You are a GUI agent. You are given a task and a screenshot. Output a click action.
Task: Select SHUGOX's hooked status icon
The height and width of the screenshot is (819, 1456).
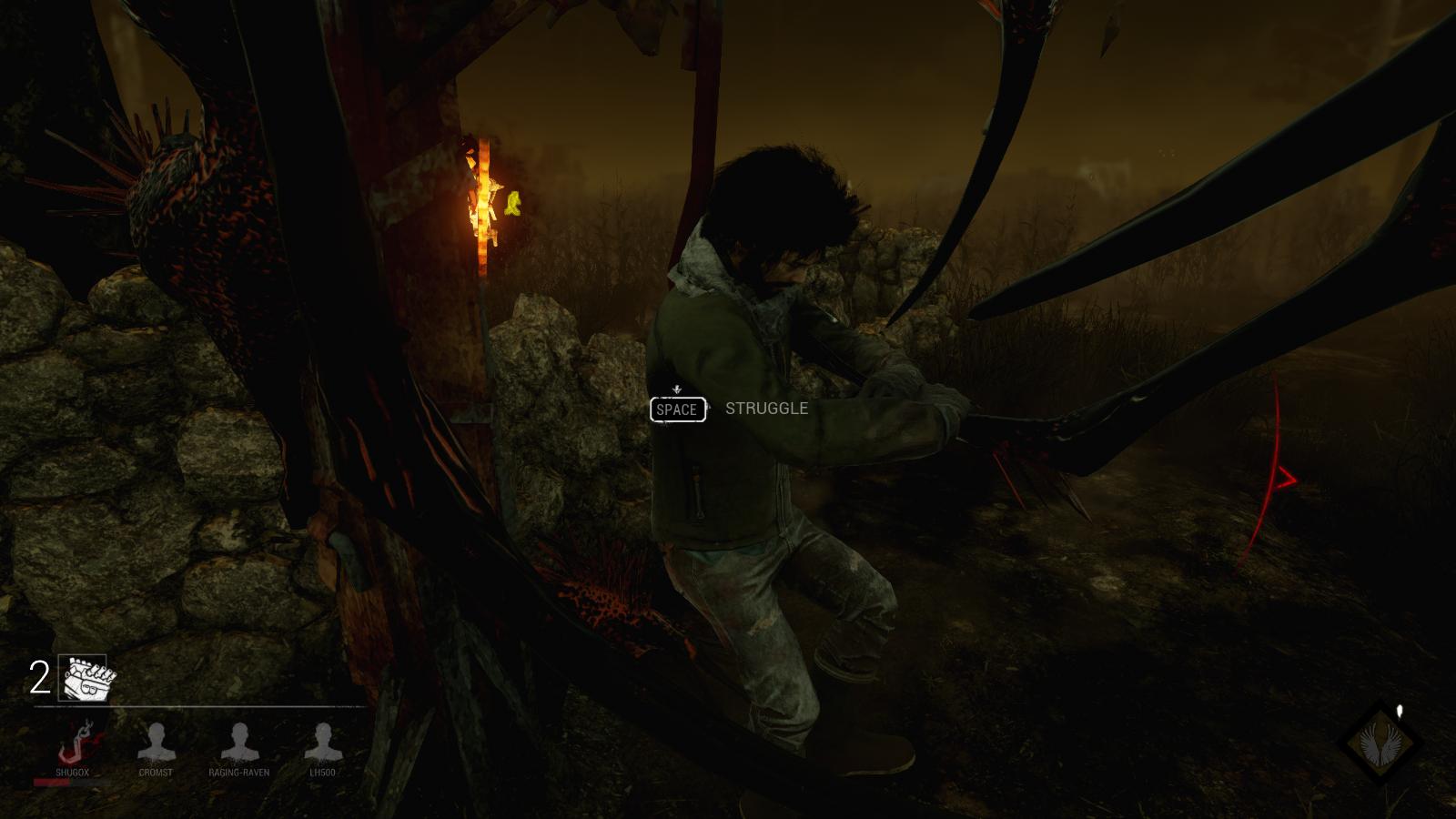coord(72,743)
